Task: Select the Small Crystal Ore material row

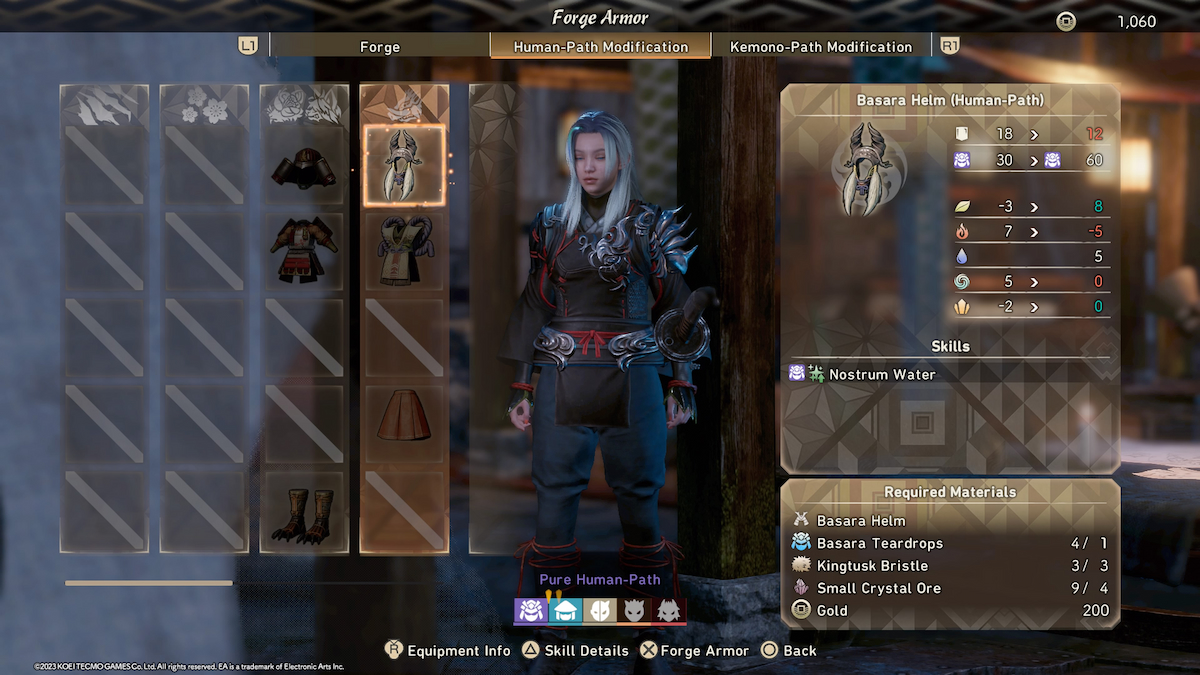Action: coord(950,588)
